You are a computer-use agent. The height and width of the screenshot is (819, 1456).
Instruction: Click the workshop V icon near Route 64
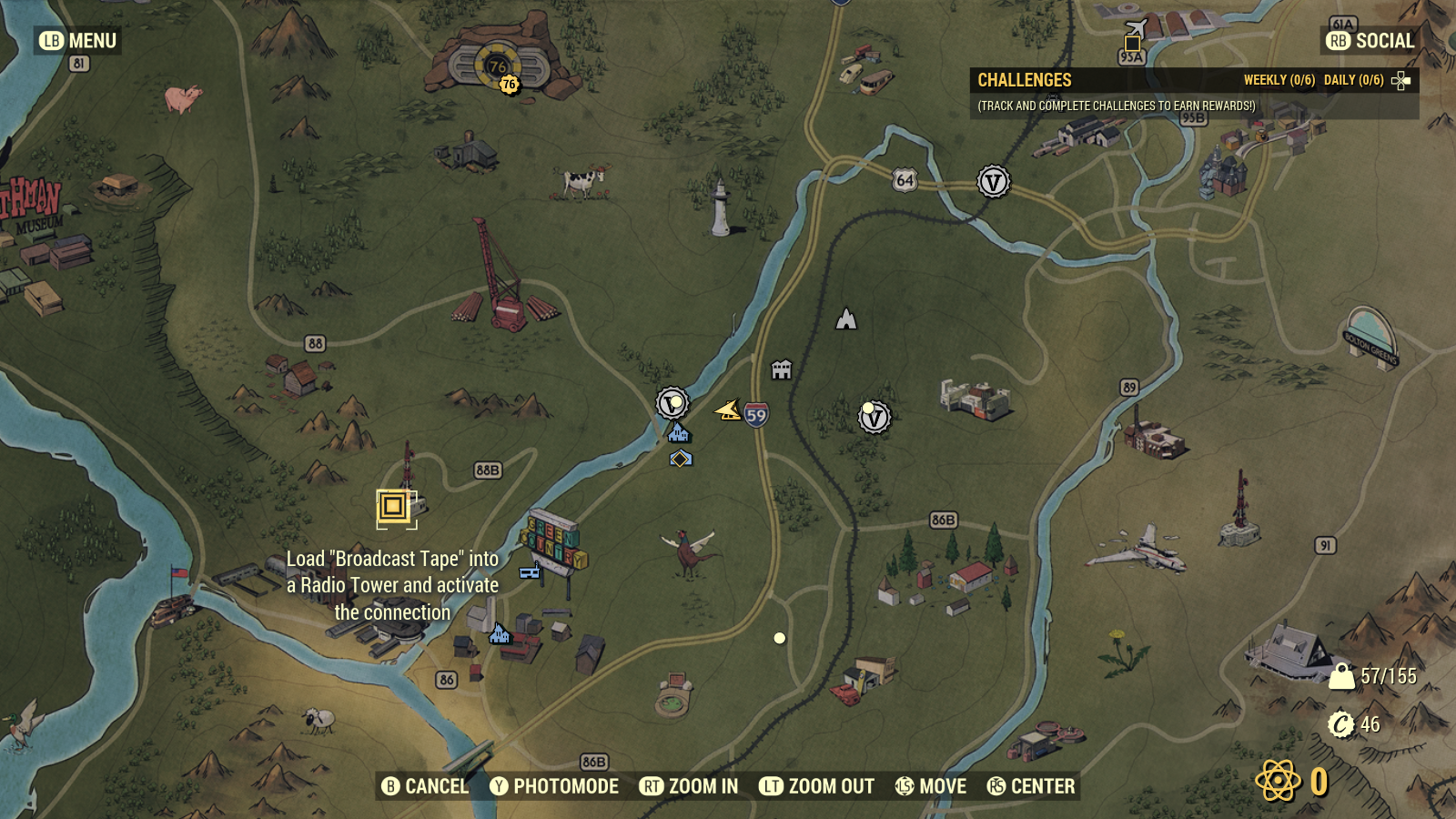(993, 181)
